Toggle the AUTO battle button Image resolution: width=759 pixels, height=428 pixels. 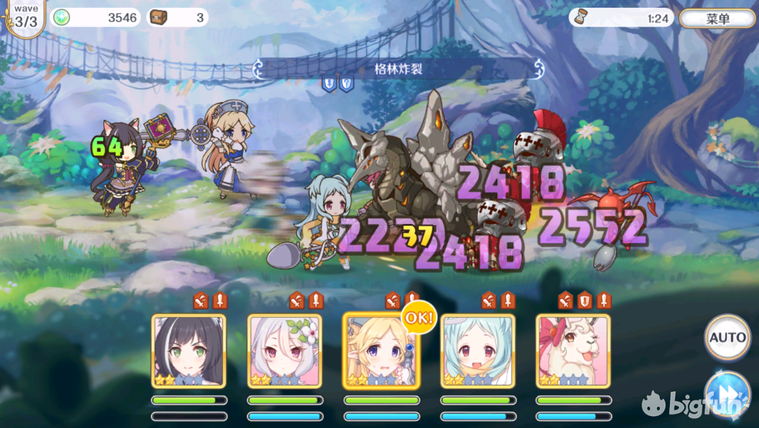click(727, 338)
